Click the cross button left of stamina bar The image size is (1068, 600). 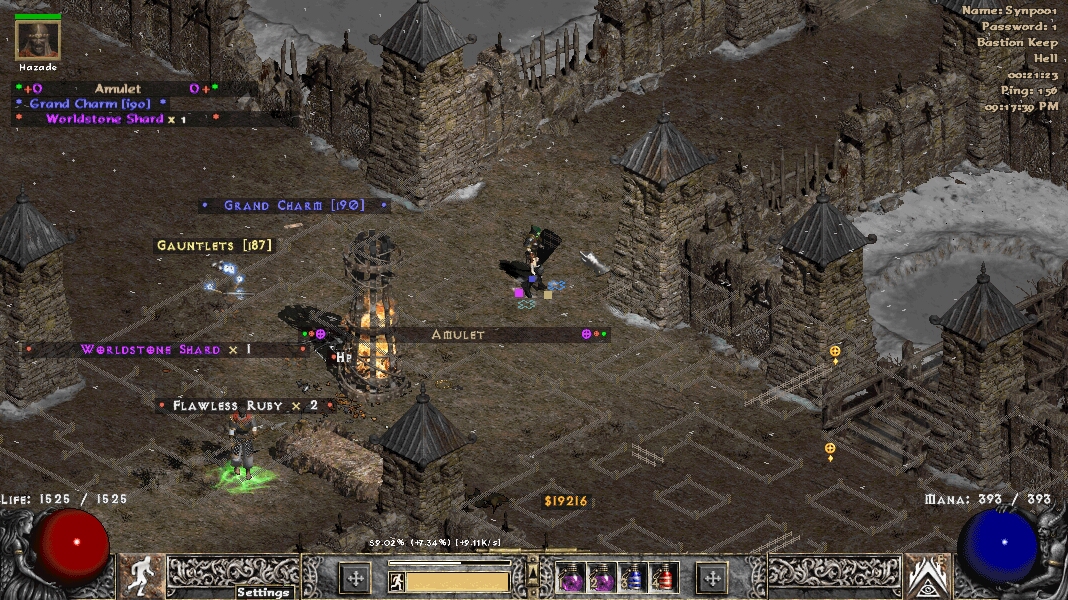pyautogui.click(x=355, y=578)
